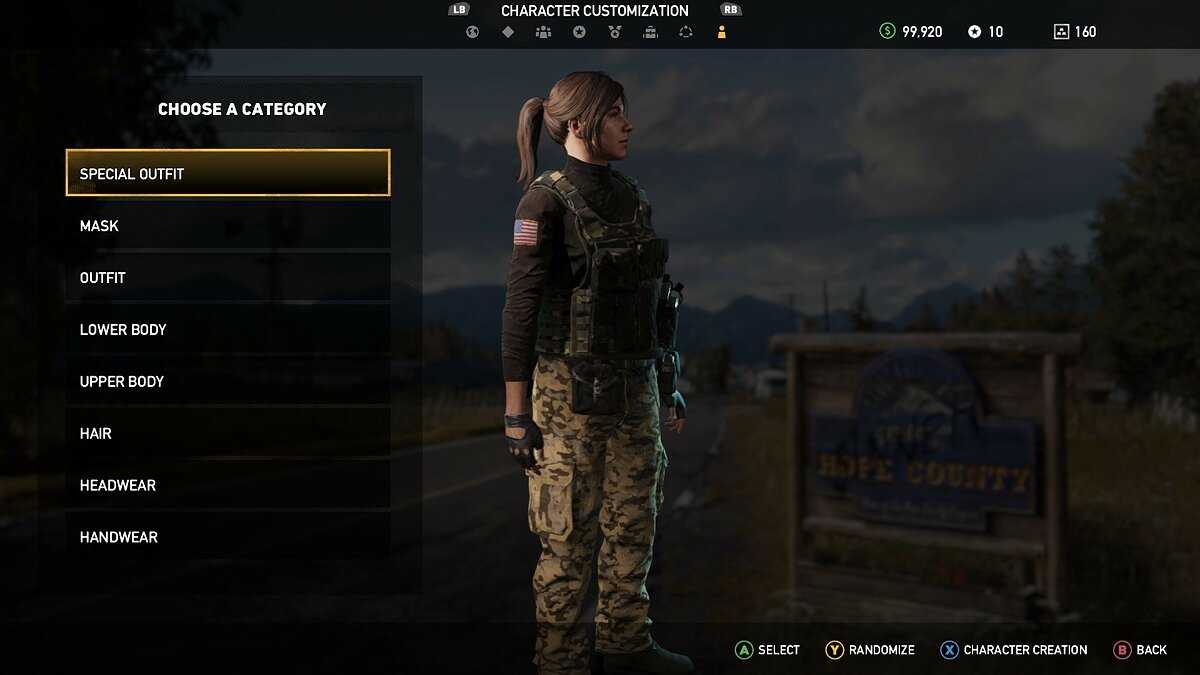The height and width of the screenshot is (675, 1200).
Task: Open the Handwear category
Action: coord(228,538)
